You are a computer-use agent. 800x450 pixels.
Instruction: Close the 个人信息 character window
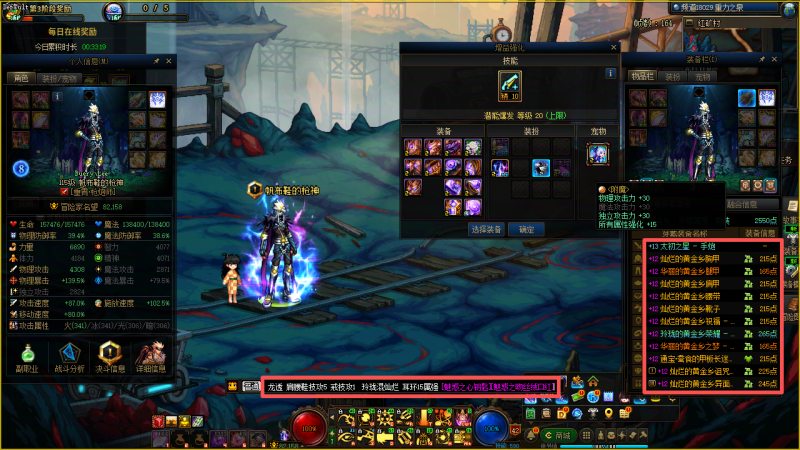pos(170,61)
